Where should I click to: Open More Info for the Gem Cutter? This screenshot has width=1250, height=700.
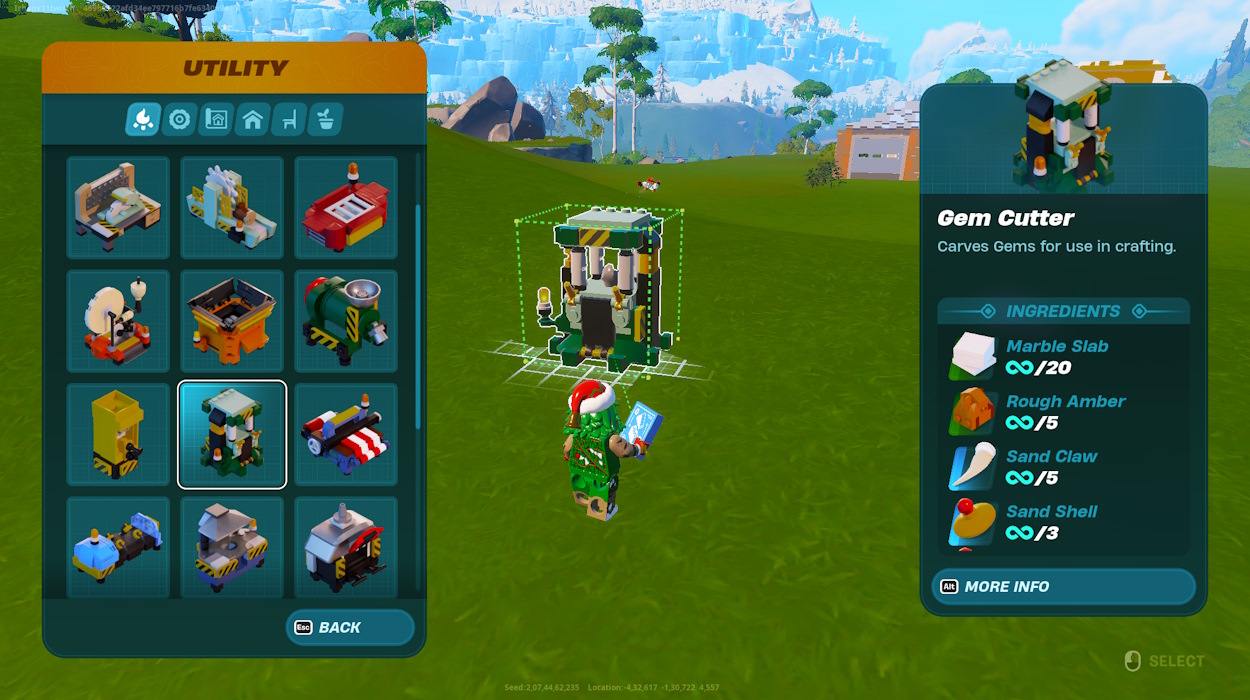click(x=1063, y=587)
